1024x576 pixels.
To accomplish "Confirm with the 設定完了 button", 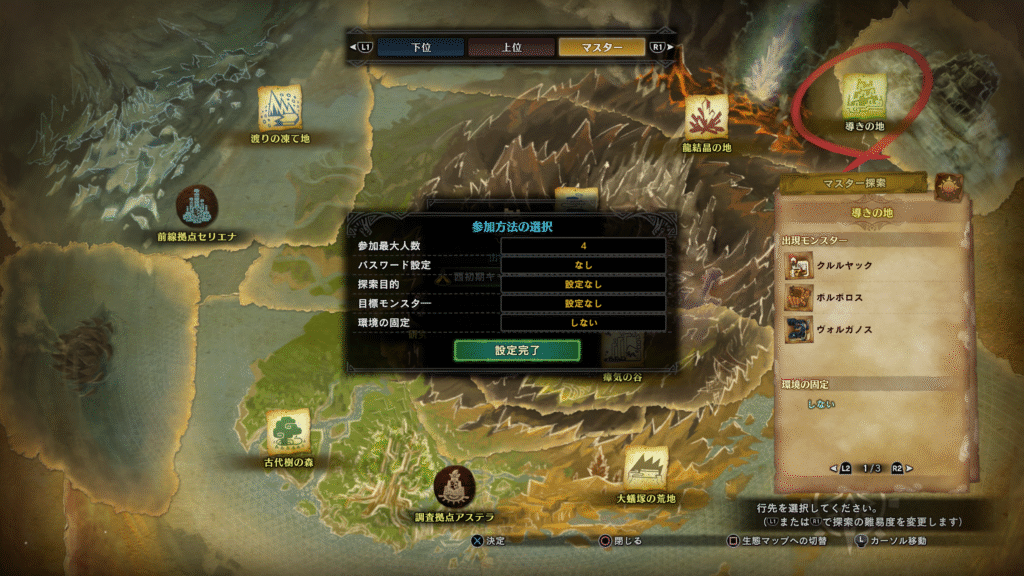I will (517, 351).
